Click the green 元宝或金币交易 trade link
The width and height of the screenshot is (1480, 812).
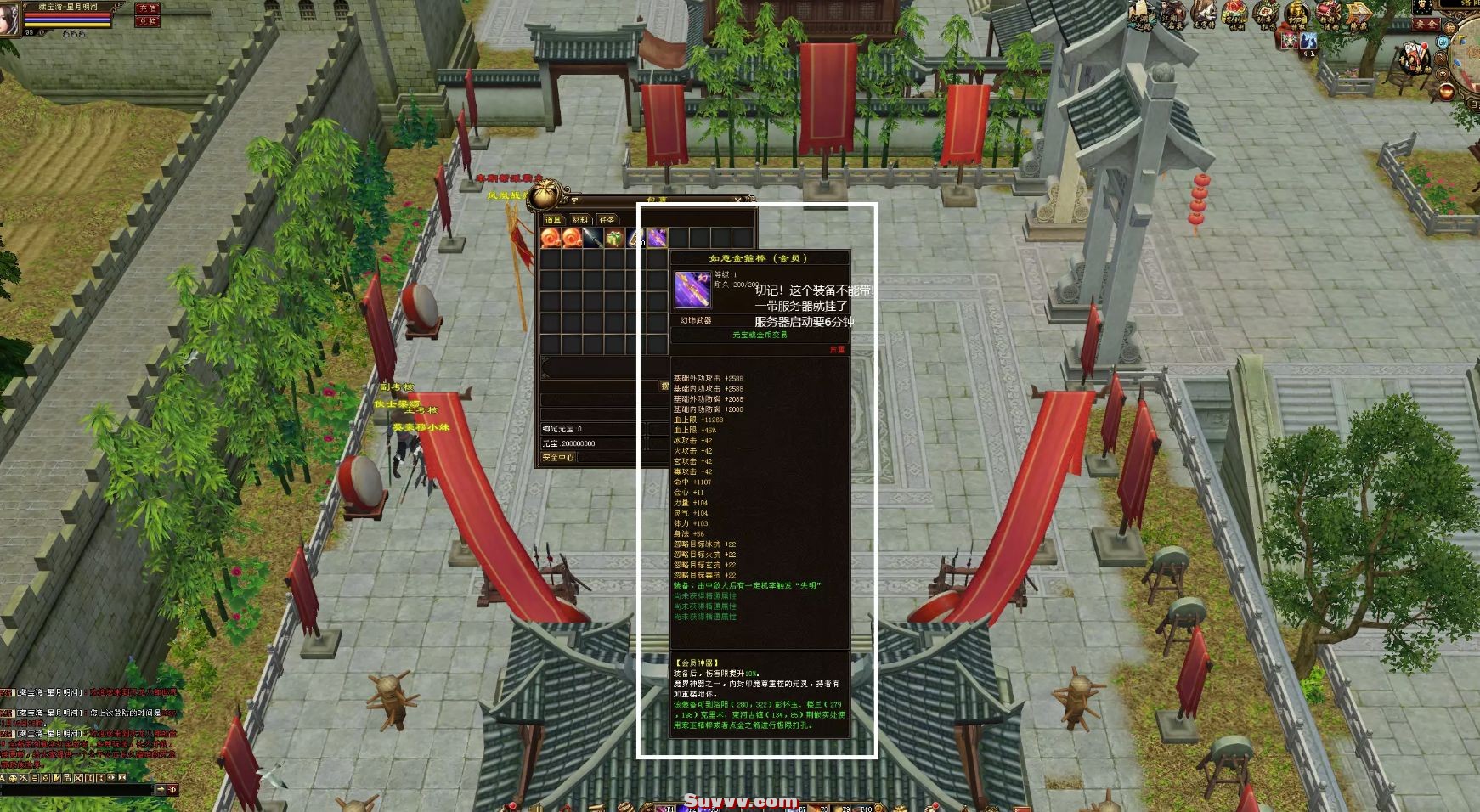point(761,336)
